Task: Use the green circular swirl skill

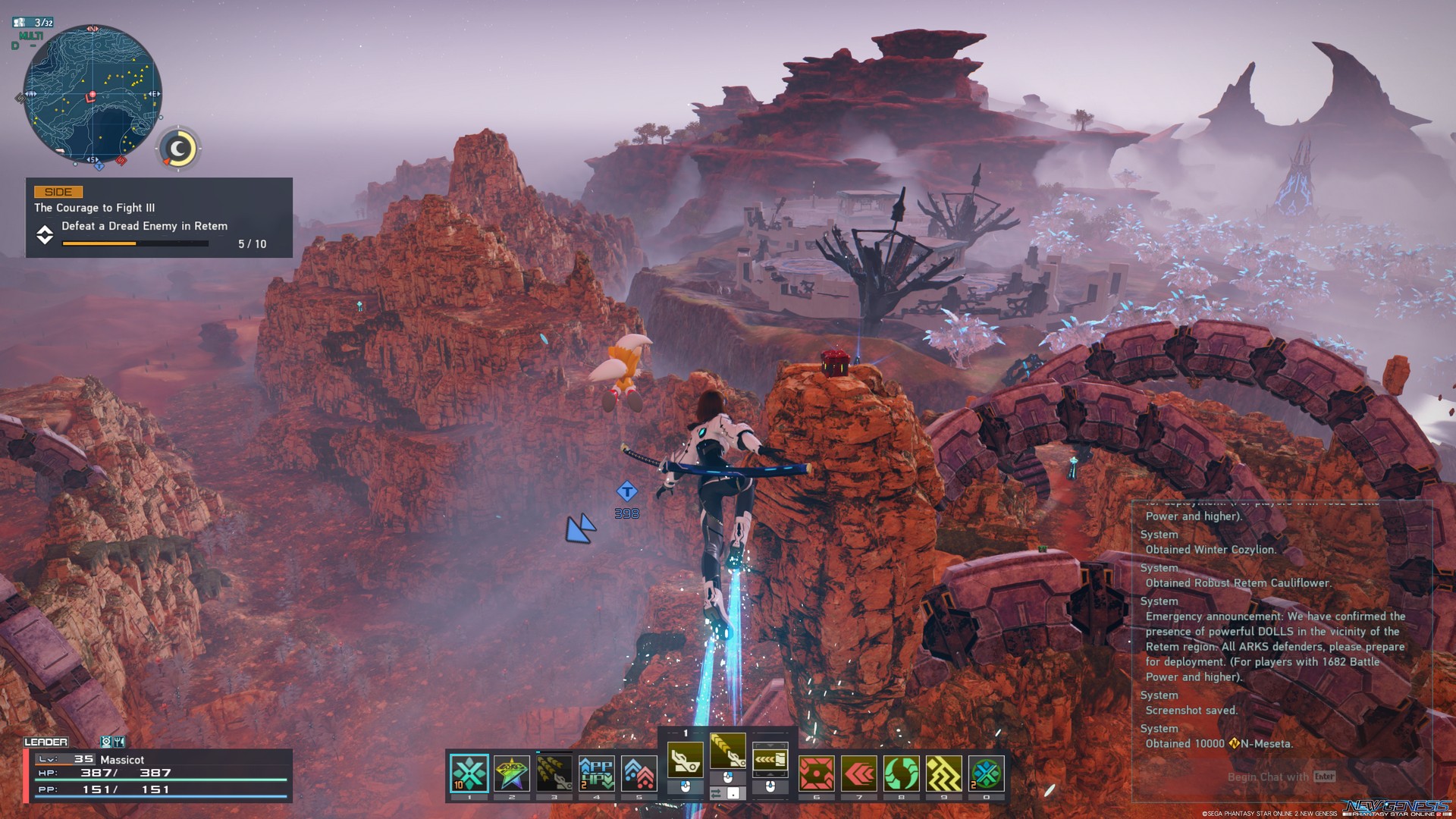Action: 902,773
